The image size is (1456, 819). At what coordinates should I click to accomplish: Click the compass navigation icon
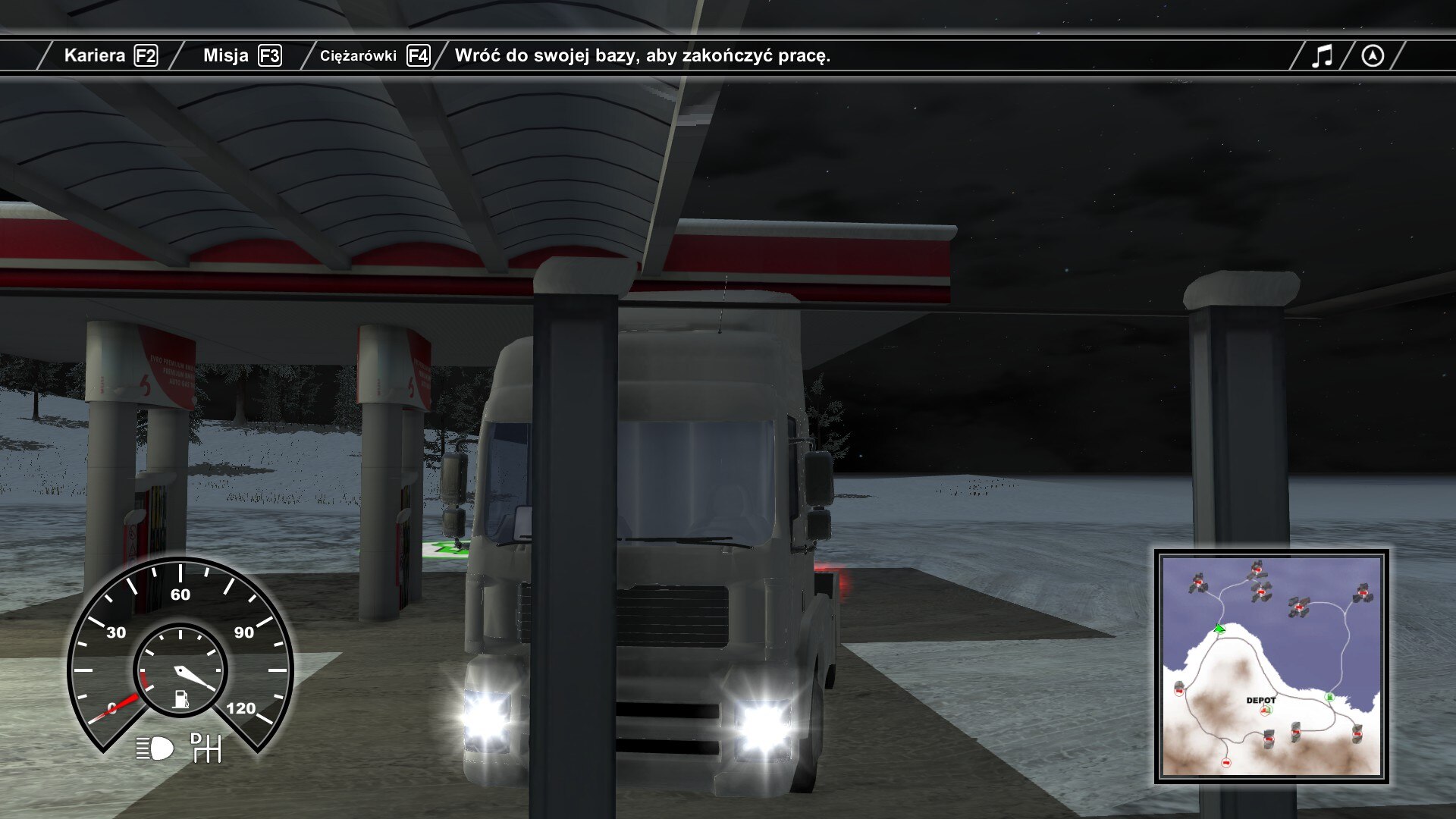1373,55
